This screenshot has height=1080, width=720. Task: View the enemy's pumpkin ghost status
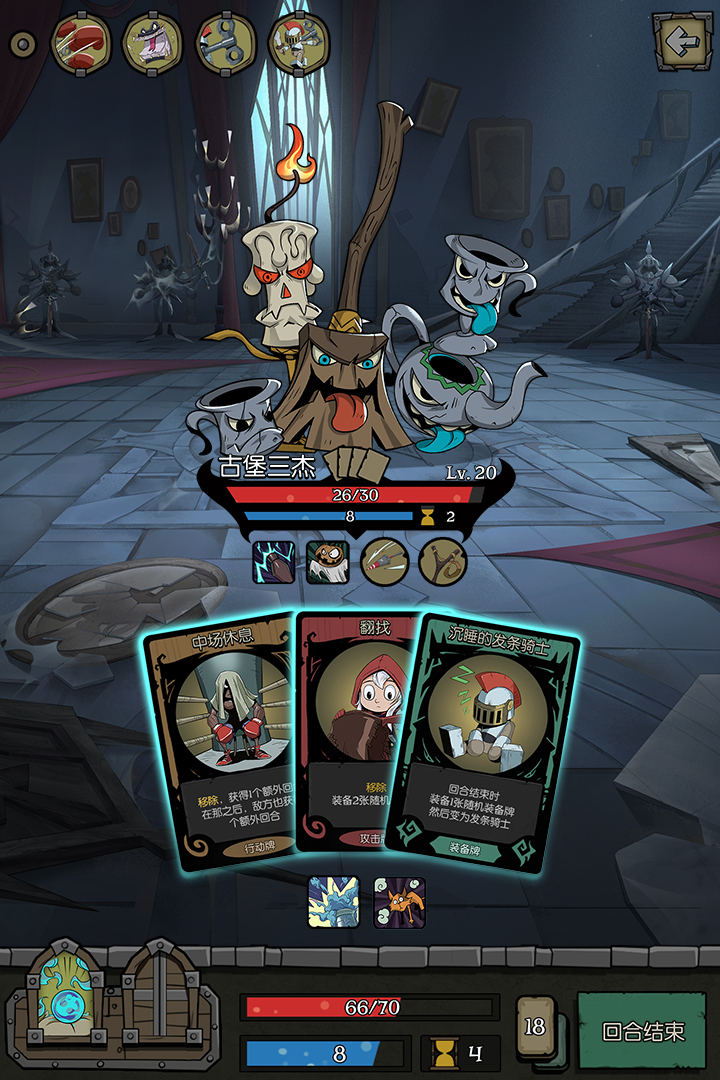pyautogui.click(x=327, y=561)
